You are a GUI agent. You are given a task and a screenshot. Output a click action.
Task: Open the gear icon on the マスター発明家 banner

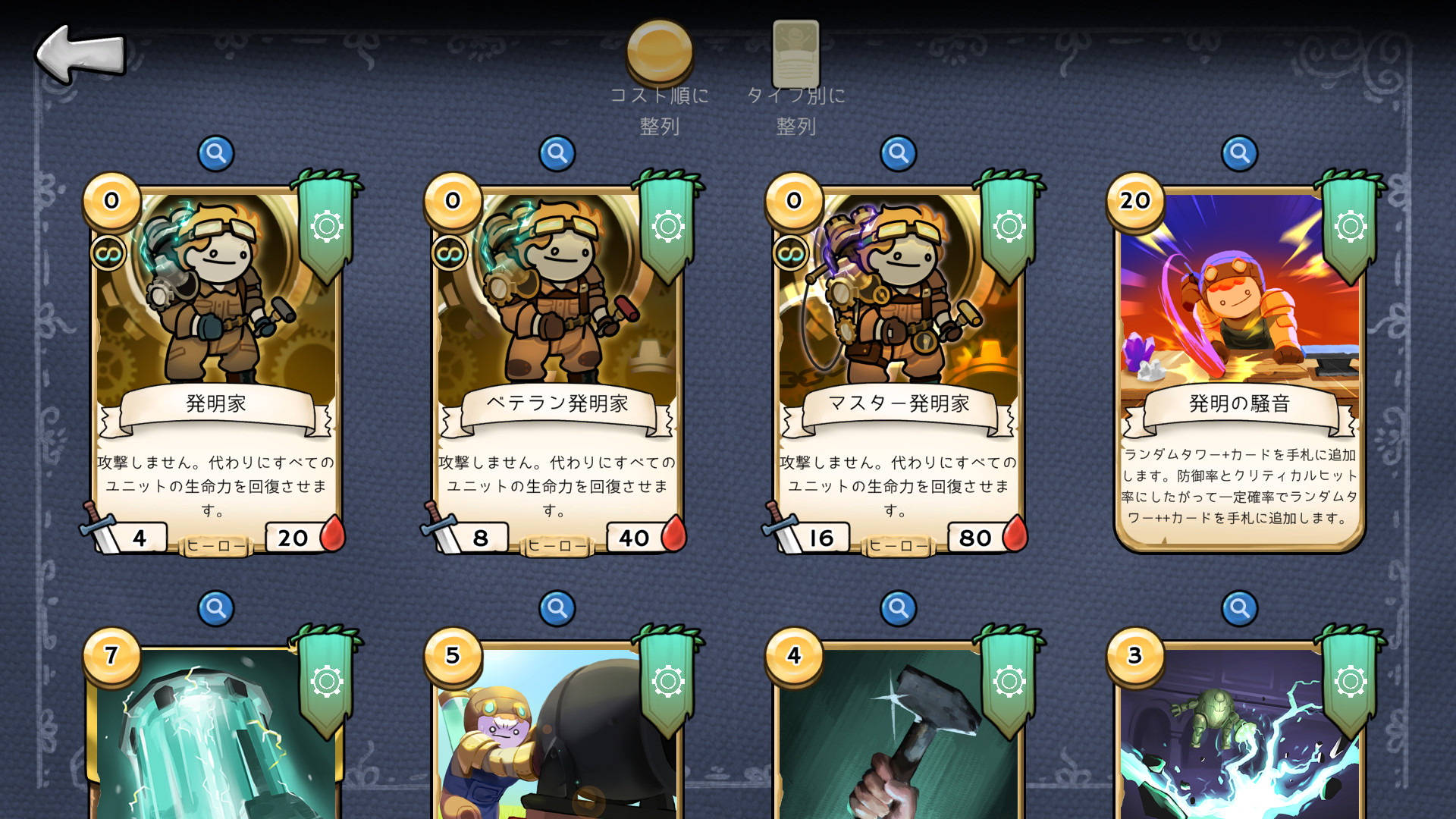click(1008, 225)
